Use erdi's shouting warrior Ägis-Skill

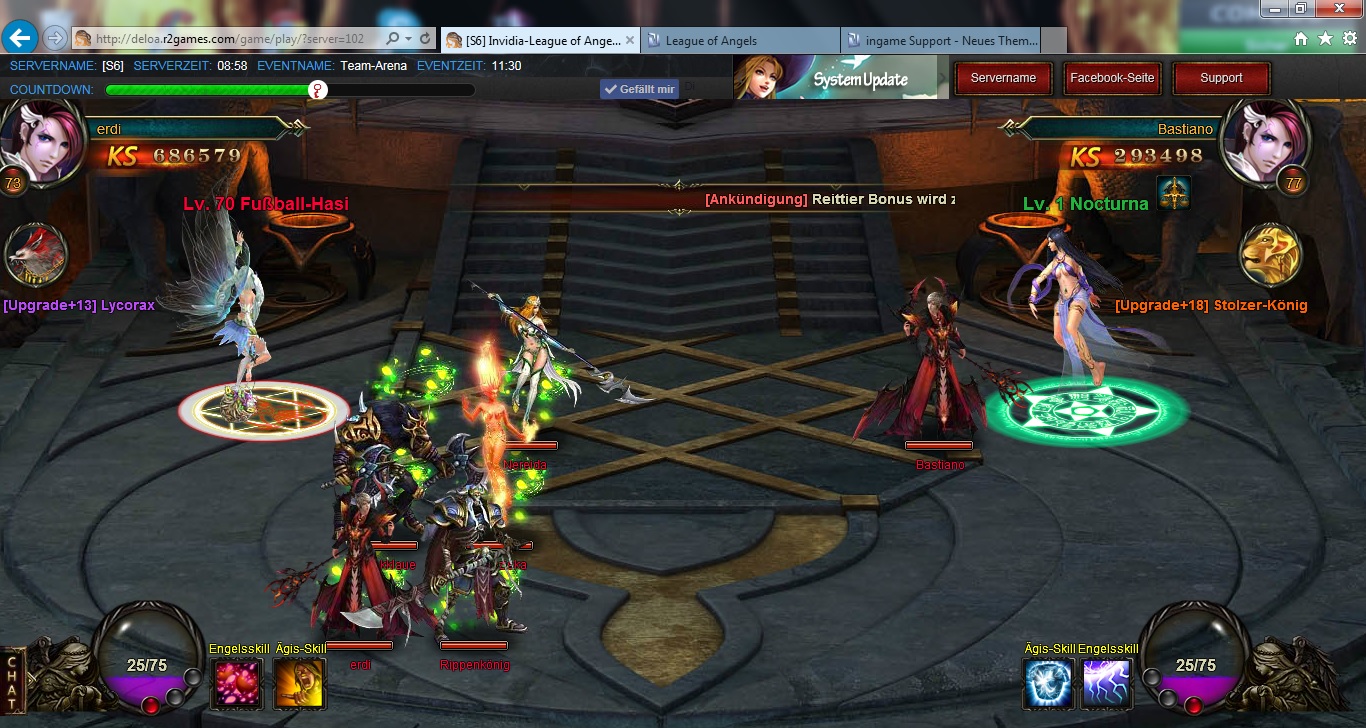tap(300, 683)
